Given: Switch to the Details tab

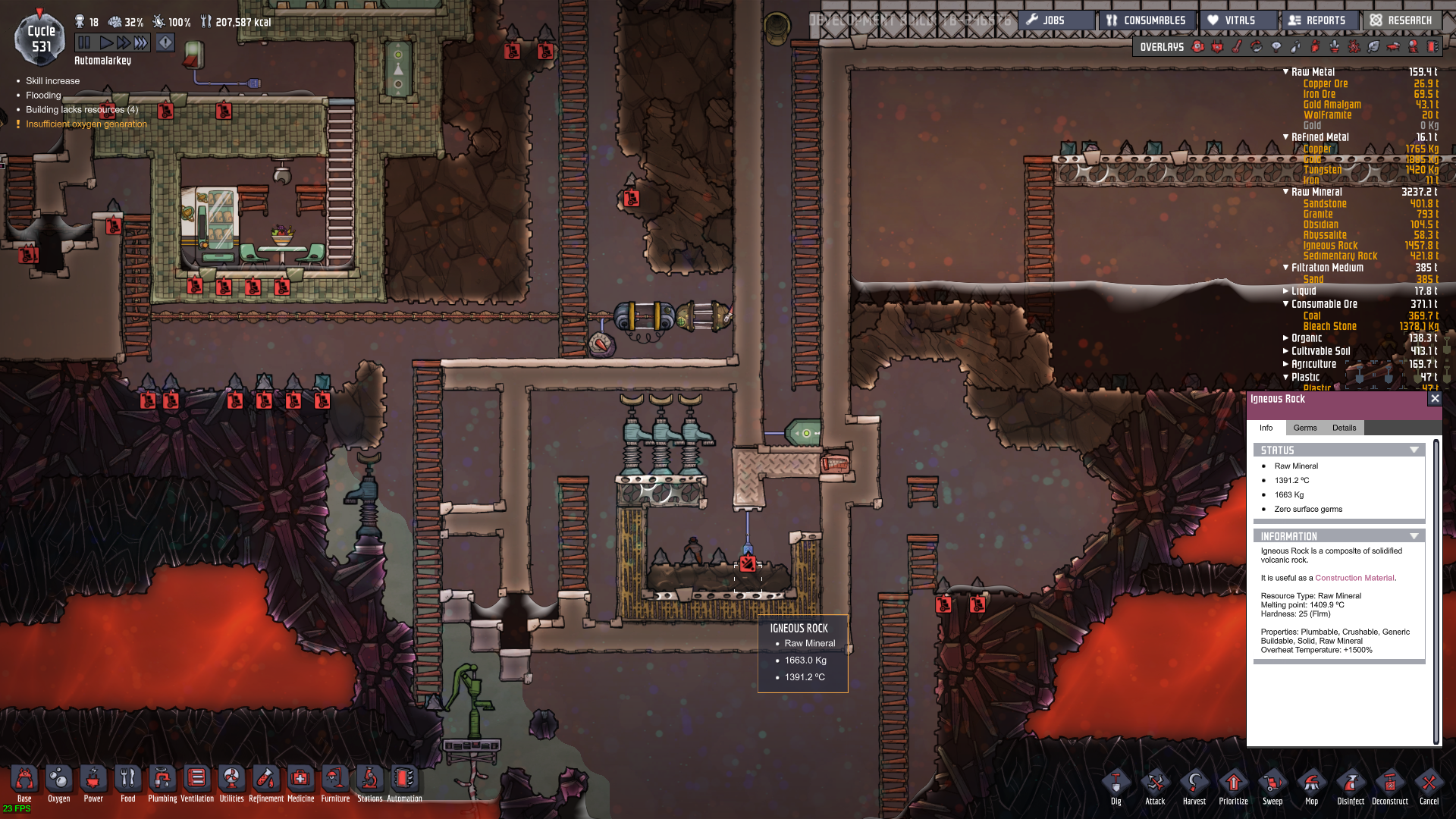Looking at the screenshot, I should pyautogui.click(x=1344, y=428).
